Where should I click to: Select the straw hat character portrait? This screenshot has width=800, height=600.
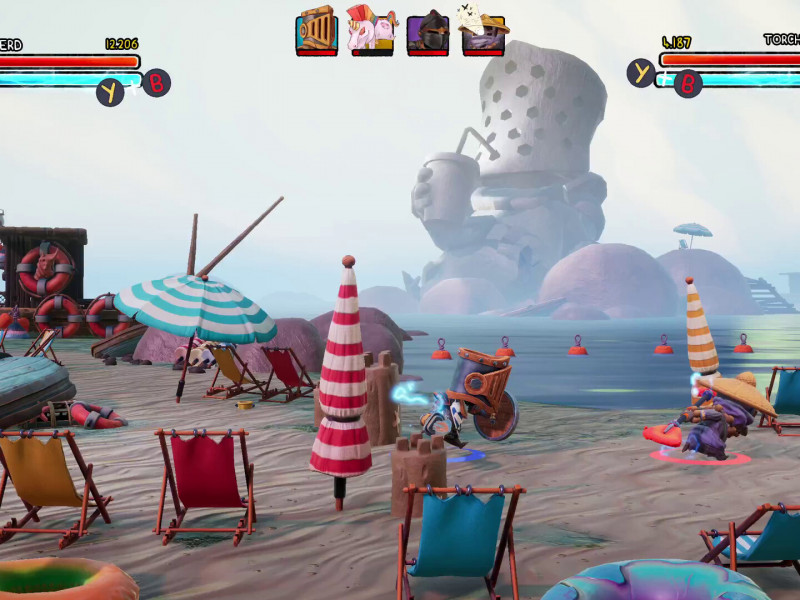[x=482, y=31]
